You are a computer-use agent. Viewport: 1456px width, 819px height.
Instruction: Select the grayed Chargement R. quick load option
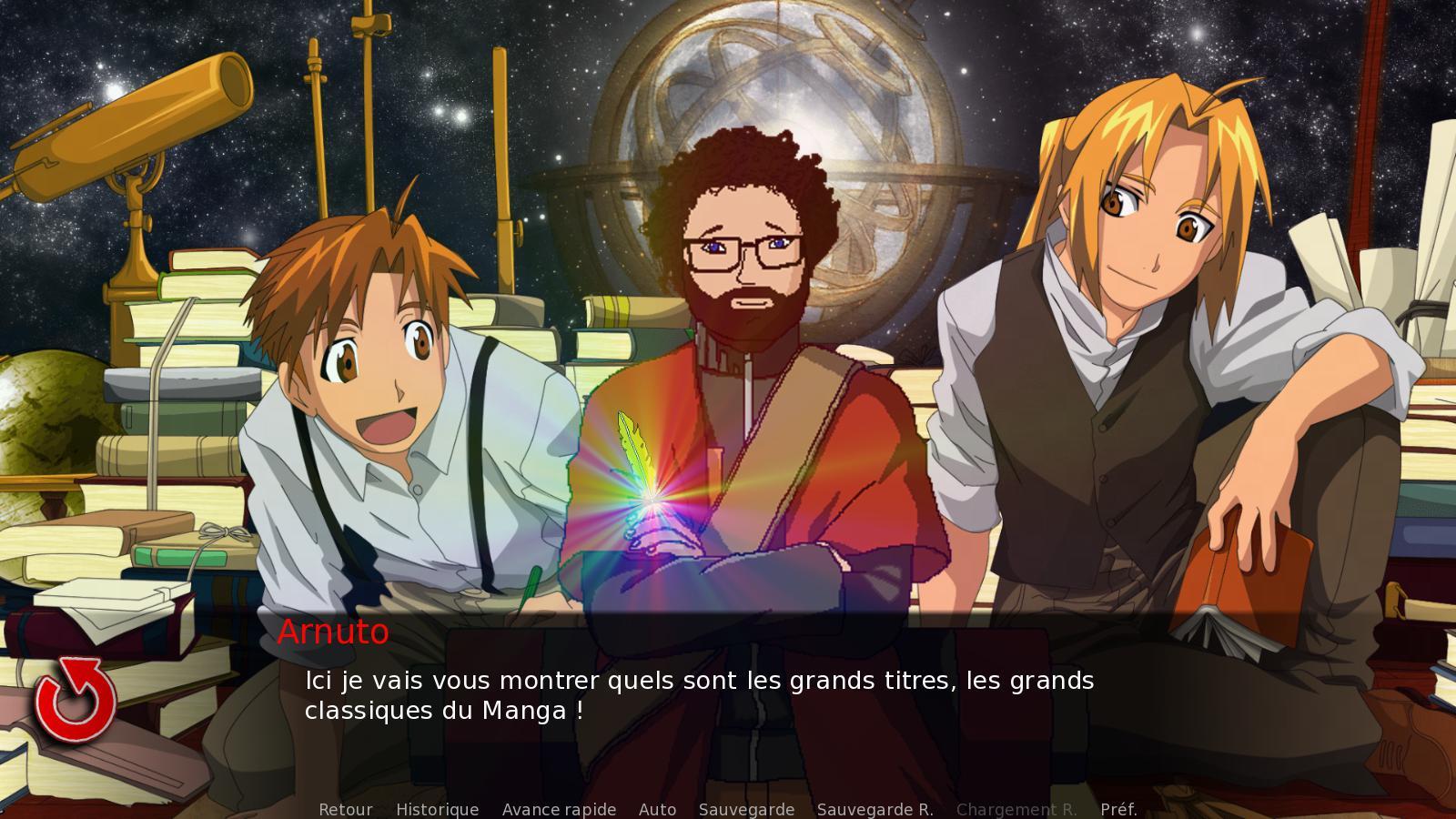(x=1018, y=808)
